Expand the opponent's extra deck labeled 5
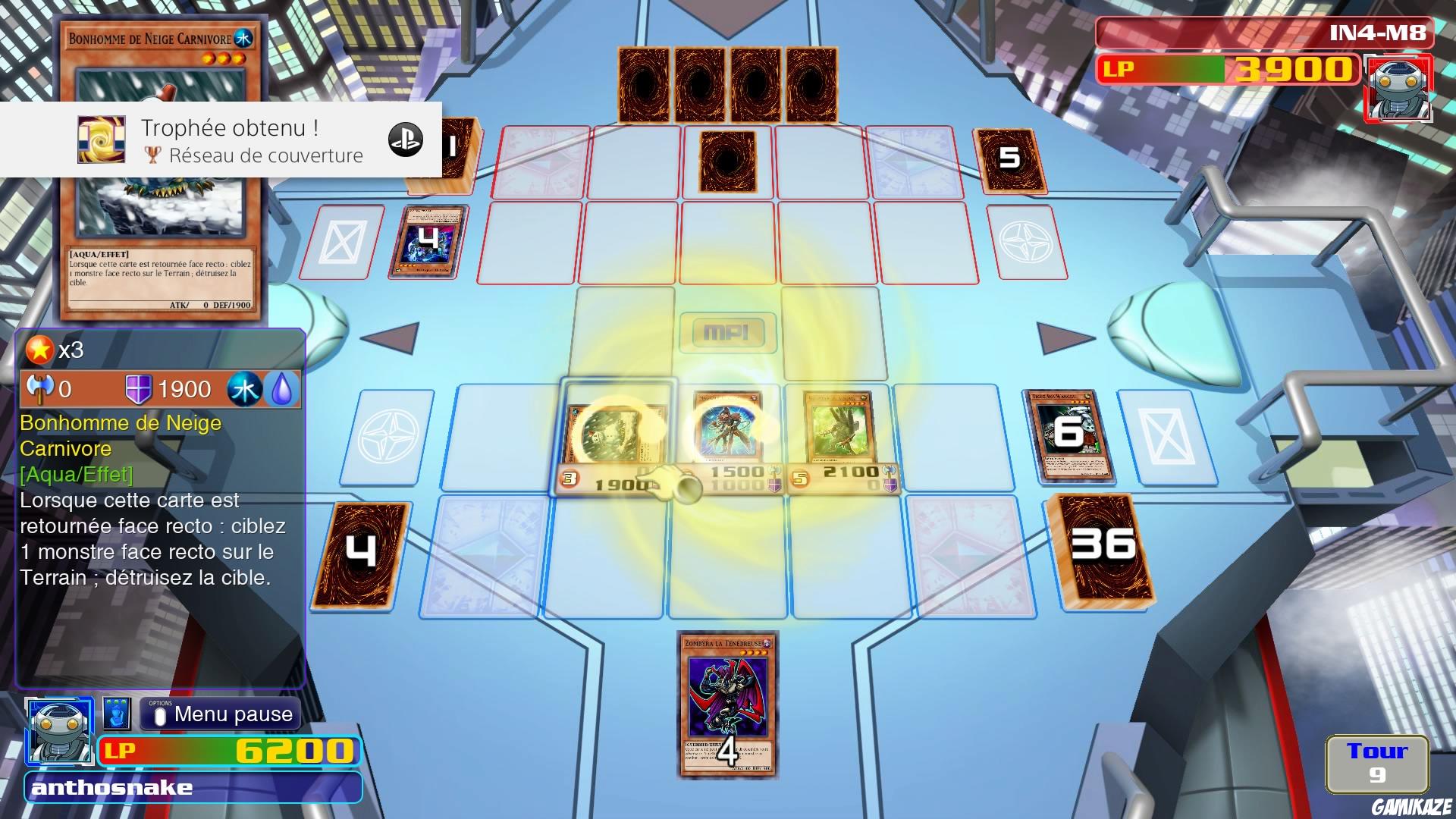 tap(1011, 159)
